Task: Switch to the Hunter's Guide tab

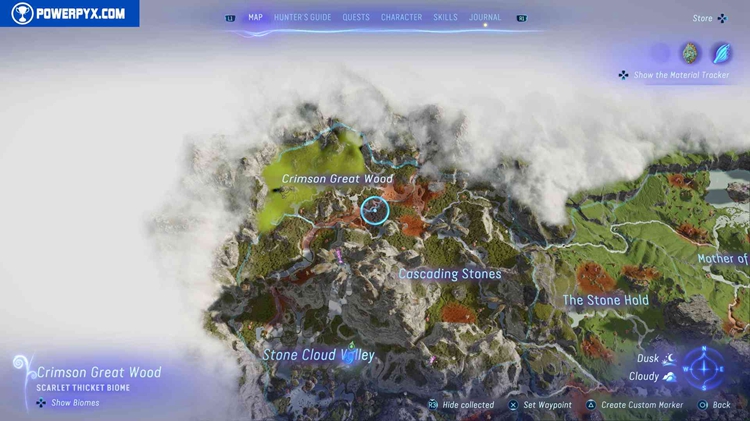Action: (303, 17)
